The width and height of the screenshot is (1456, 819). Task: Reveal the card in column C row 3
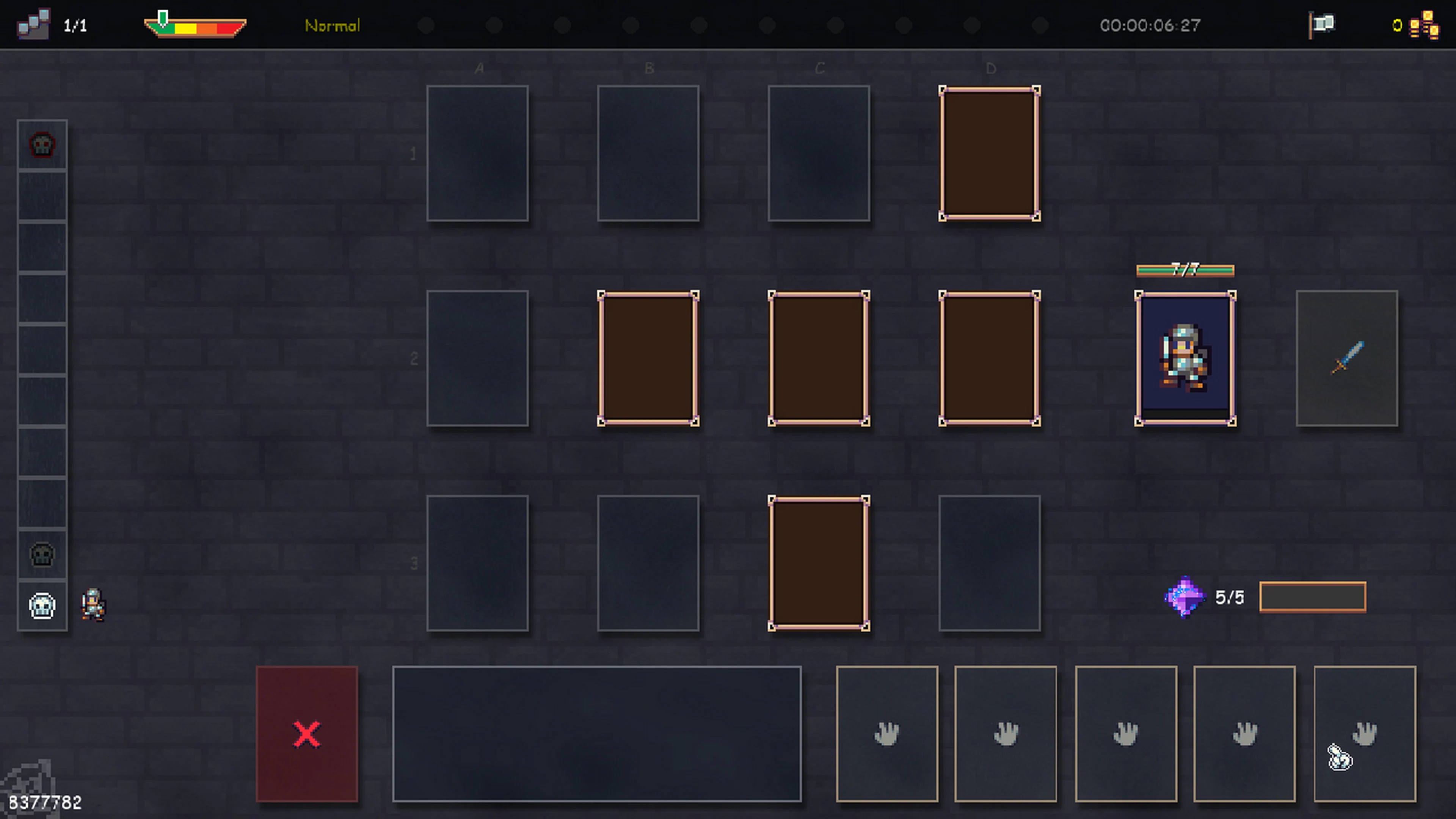819,563
